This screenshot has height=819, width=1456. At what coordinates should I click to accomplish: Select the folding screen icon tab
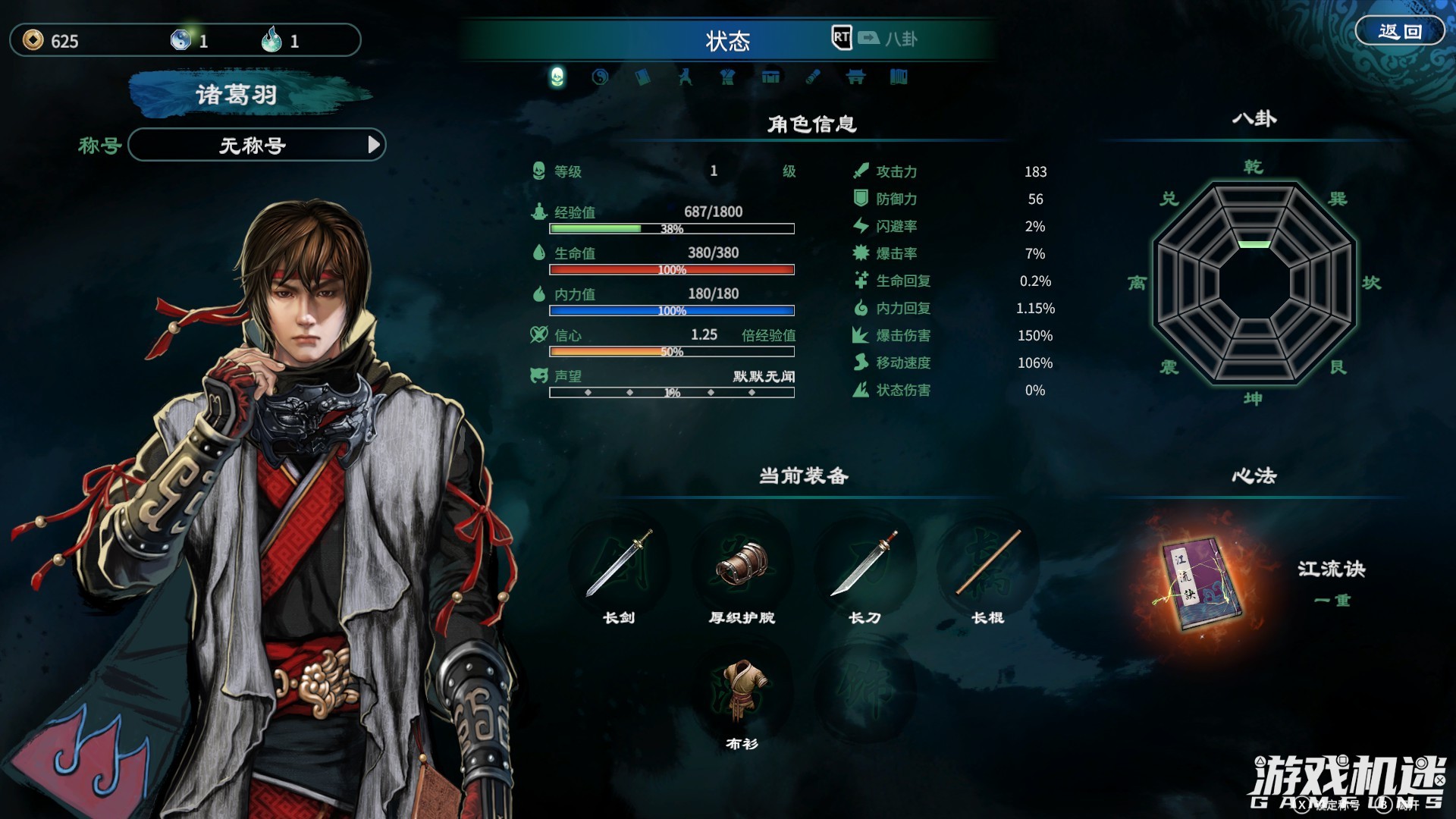[899, 77]
